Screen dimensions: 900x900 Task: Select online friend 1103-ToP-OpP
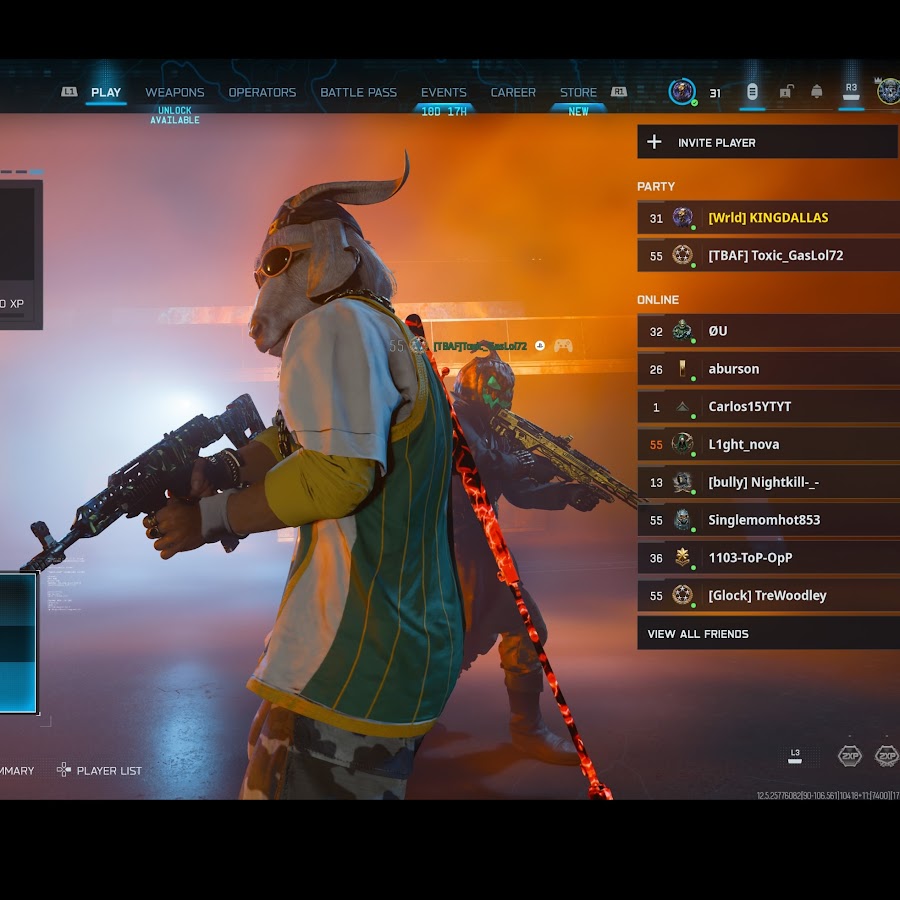tap(767, 558)
